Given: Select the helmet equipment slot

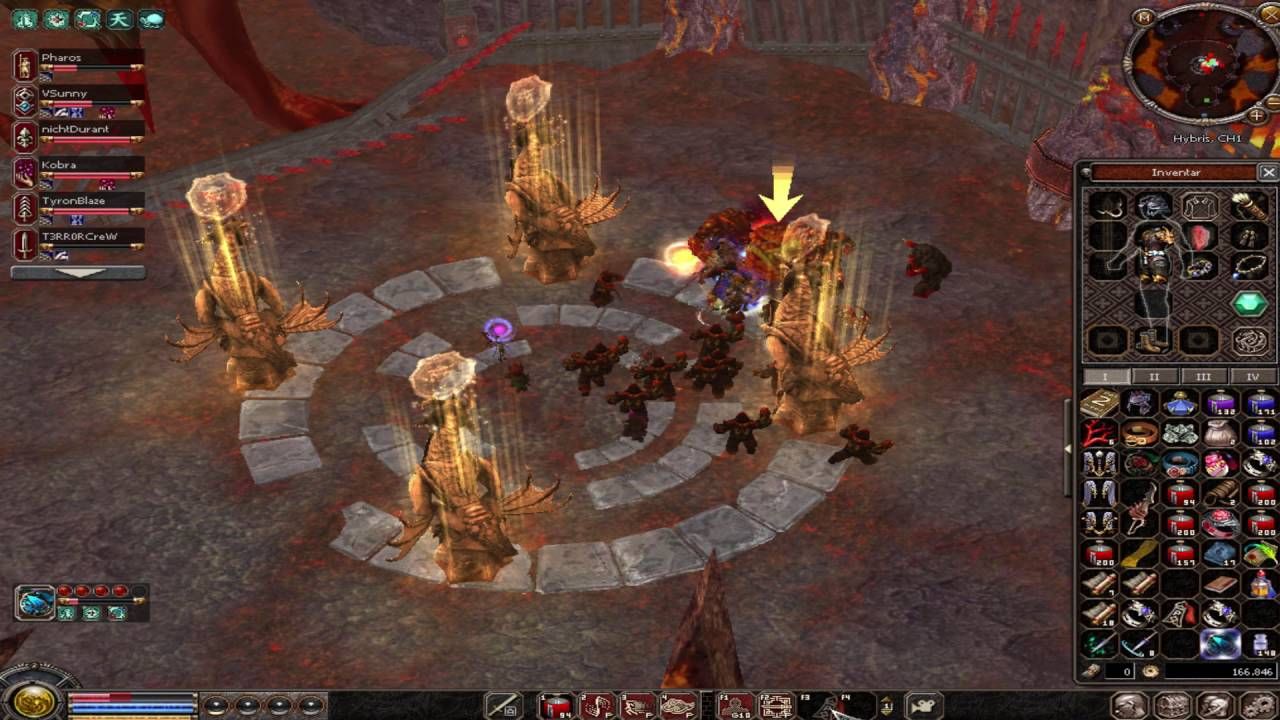Looking at the screenshot, I should point(1152,207).
